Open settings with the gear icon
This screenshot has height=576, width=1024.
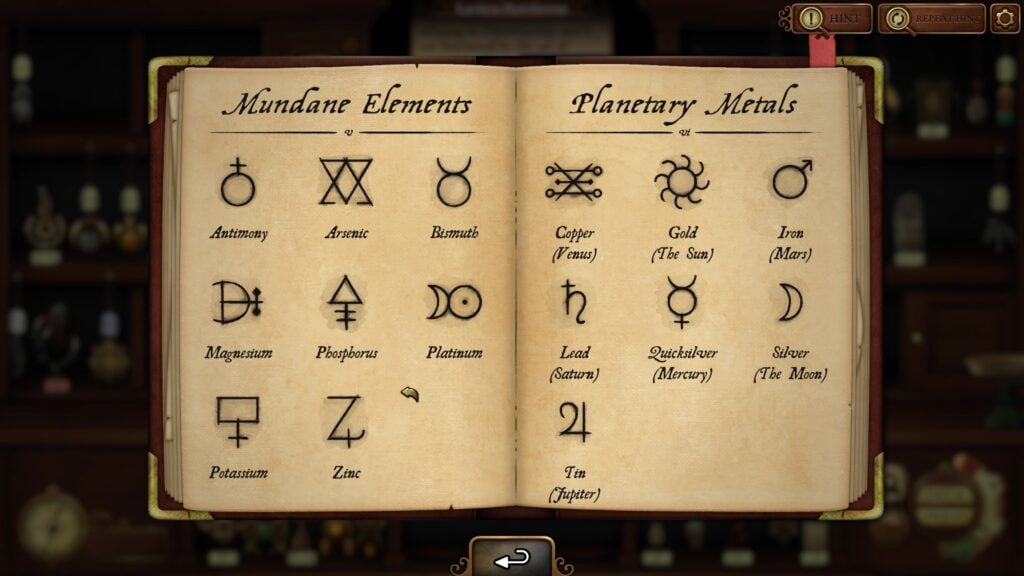[1004, 18]
